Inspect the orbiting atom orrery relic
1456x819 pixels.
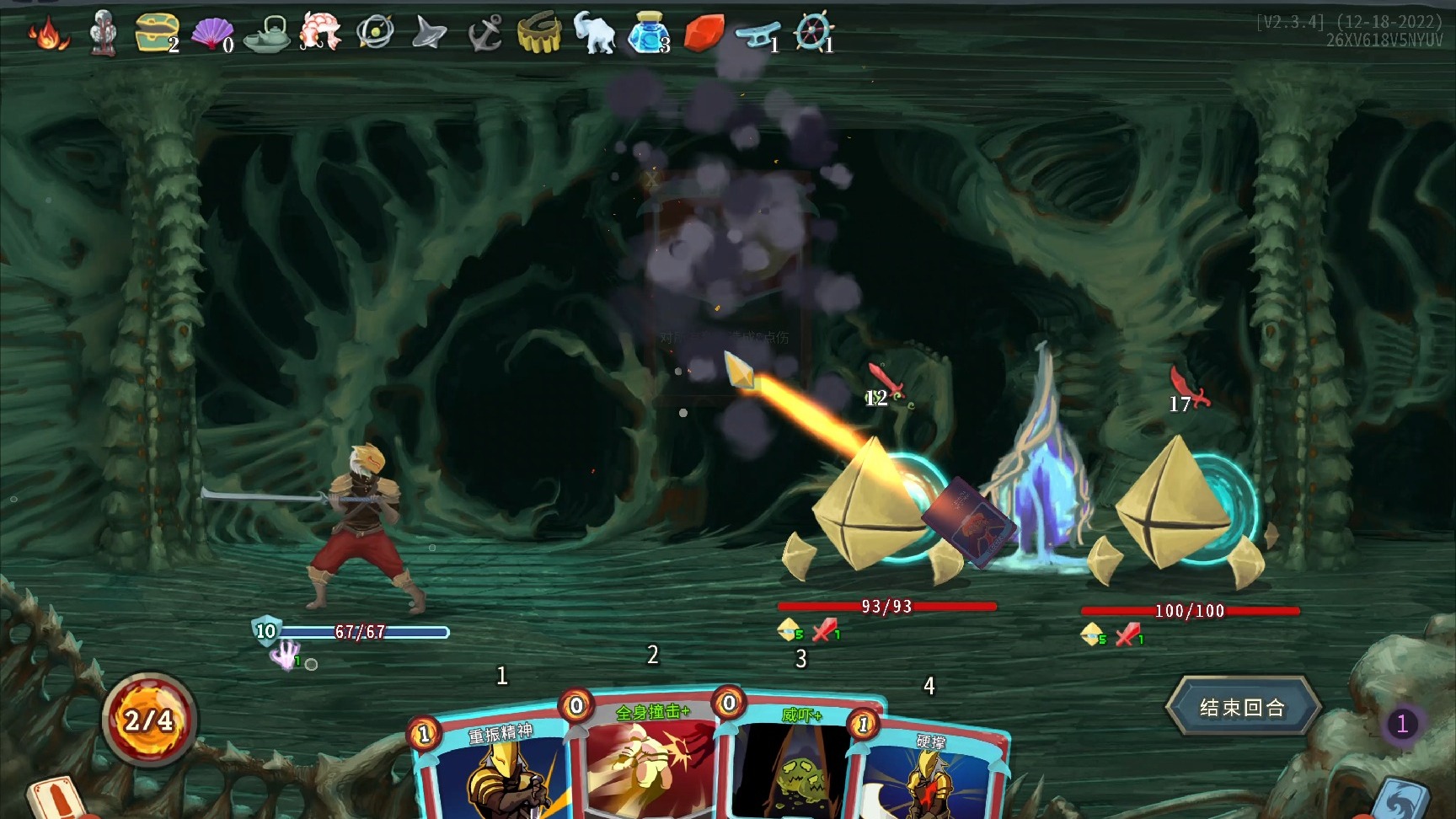374,33
